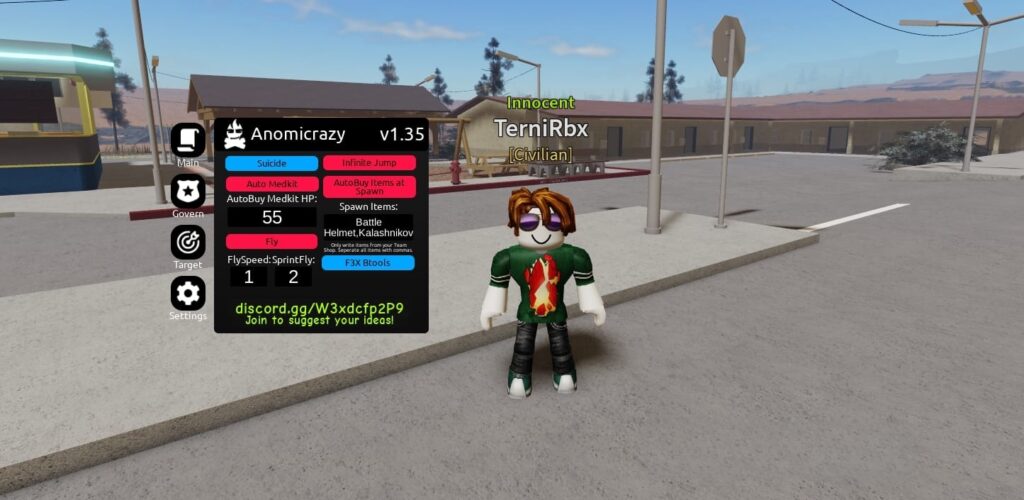The height and width of the screenshot is (500, 1024).
Task: Select the Target tab
Action: [x=188, y=242]
